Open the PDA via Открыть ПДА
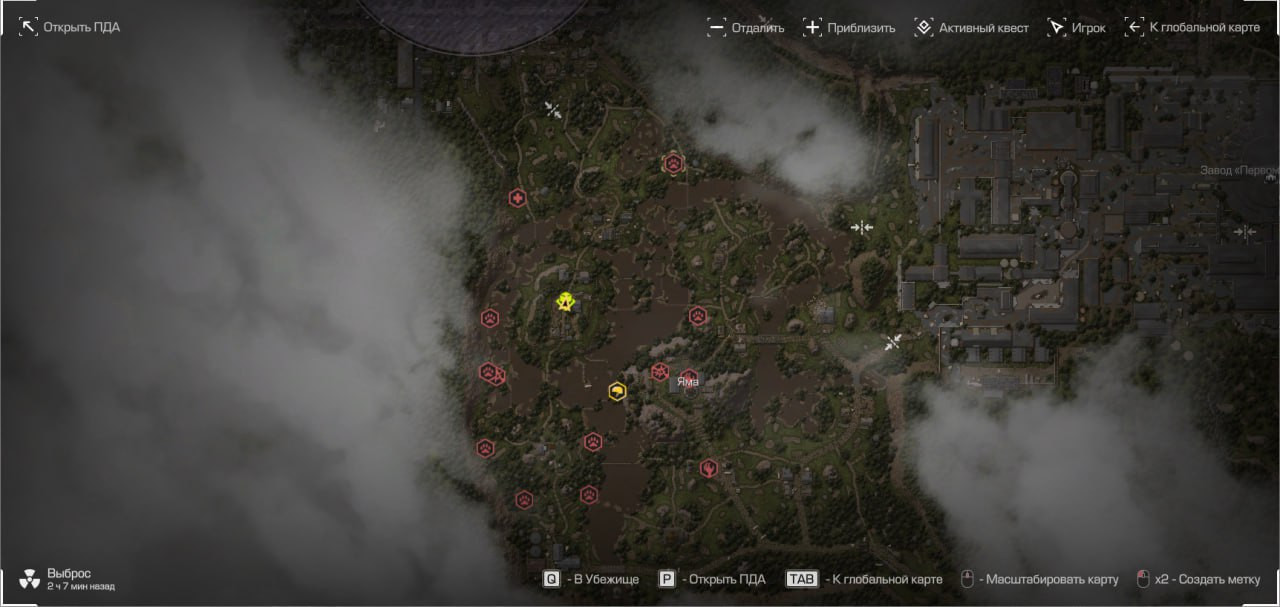Screen dimensions: 1280x607 (x=70, y=27)
